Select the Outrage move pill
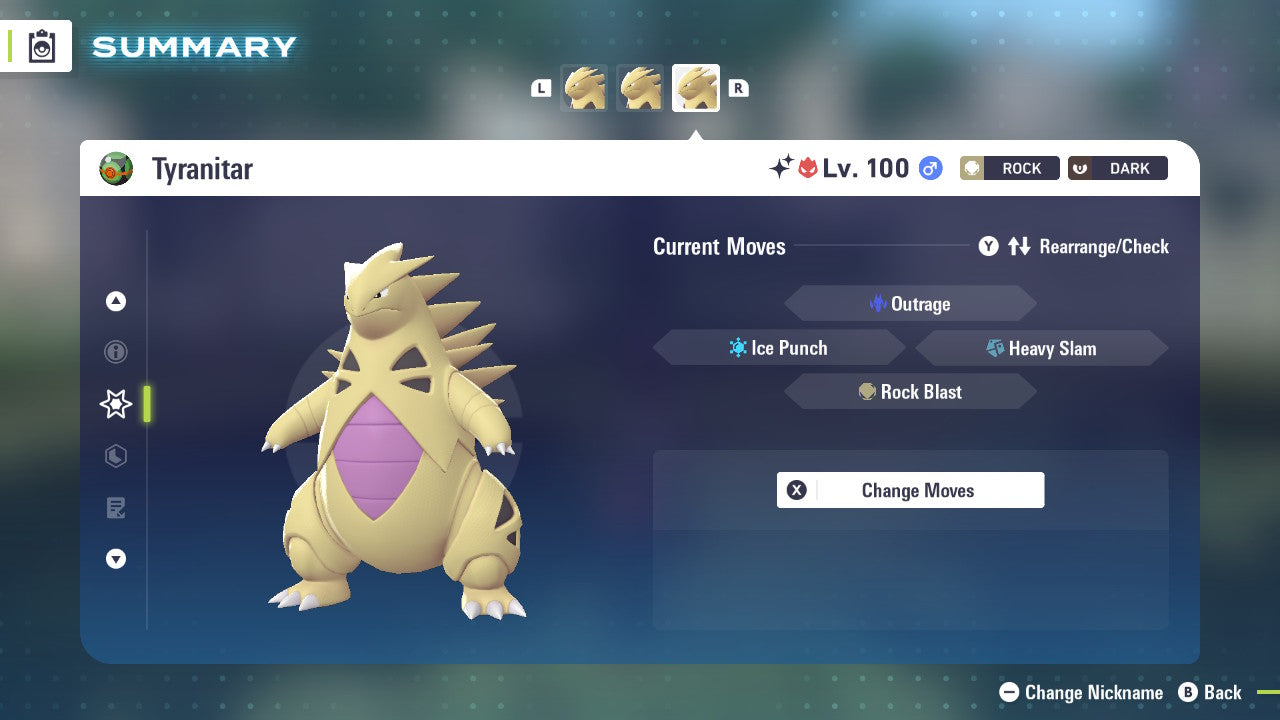Viewport: 1280px width, 720px height. [x=910, y=303]
